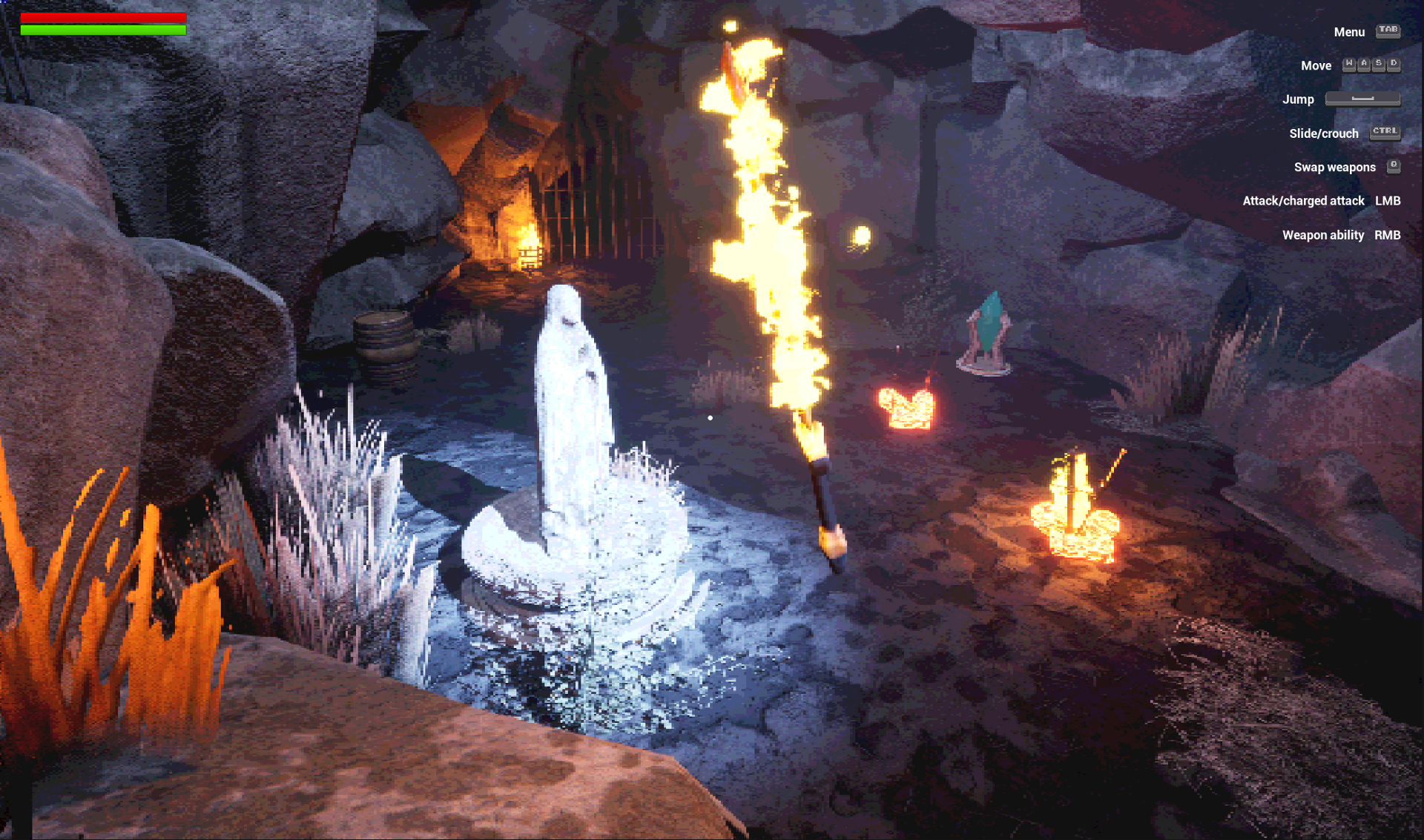This screenshot has height=840, width=1424.
Task: Click the Slide/crouch text label
Action: coord(1324,133)
